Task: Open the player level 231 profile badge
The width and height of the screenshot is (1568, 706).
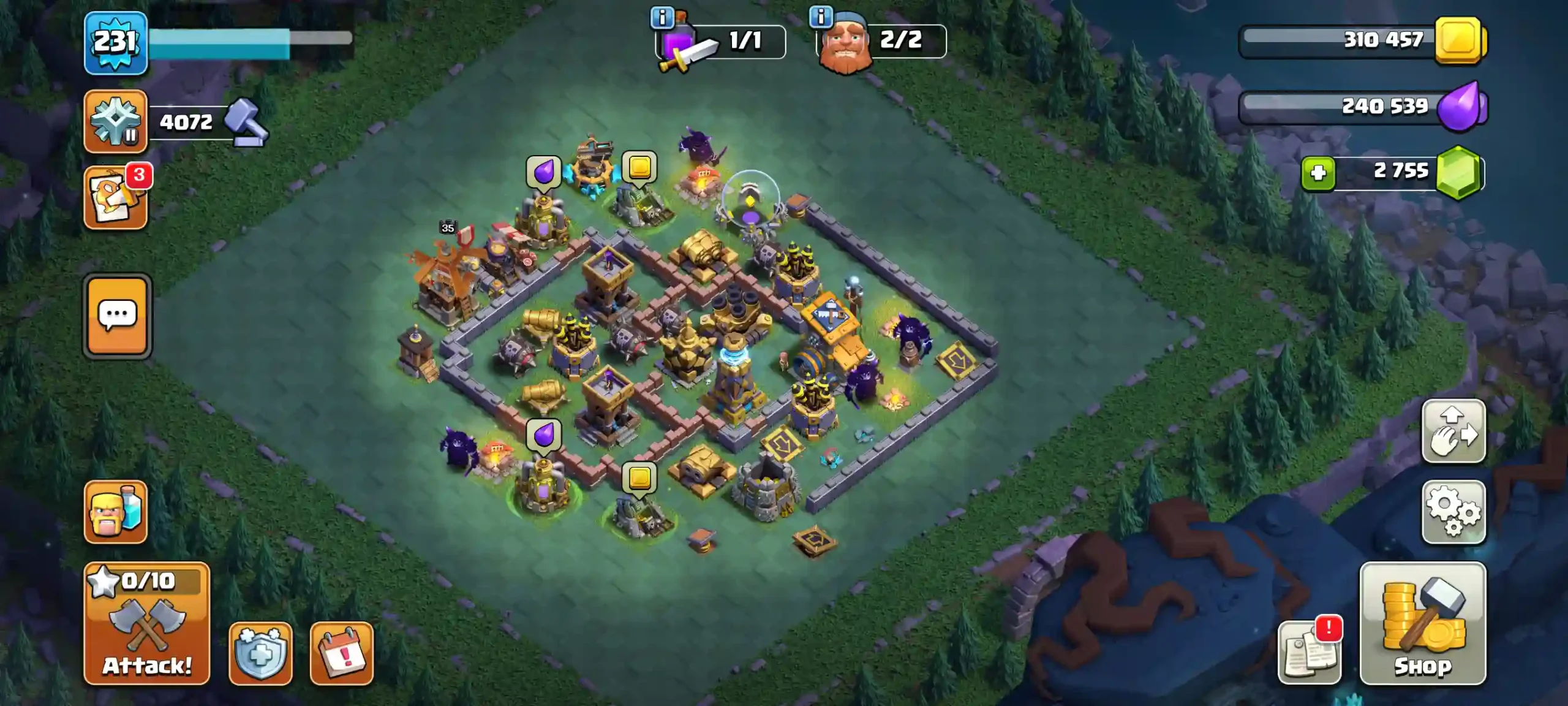Action: pos(115,43)
